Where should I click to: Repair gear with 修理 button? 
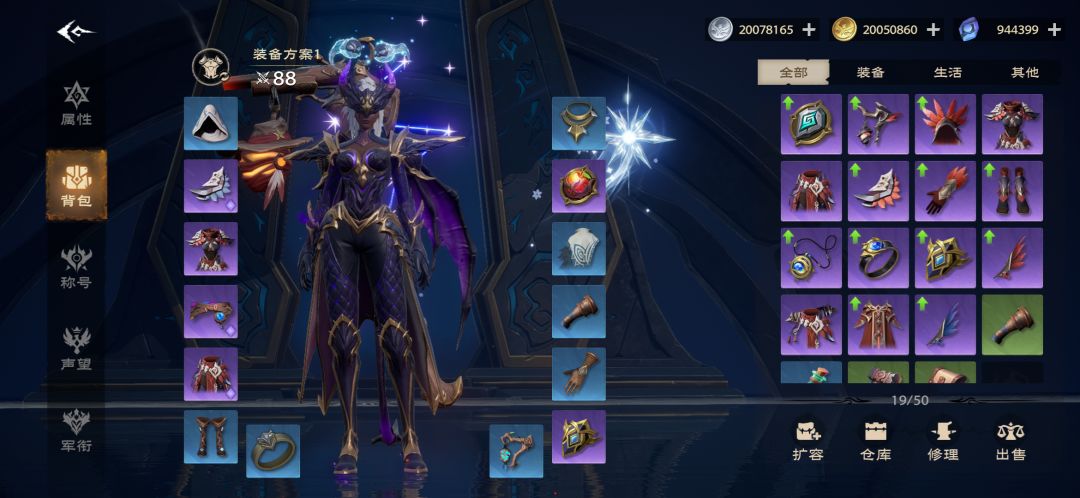[943, 441]
